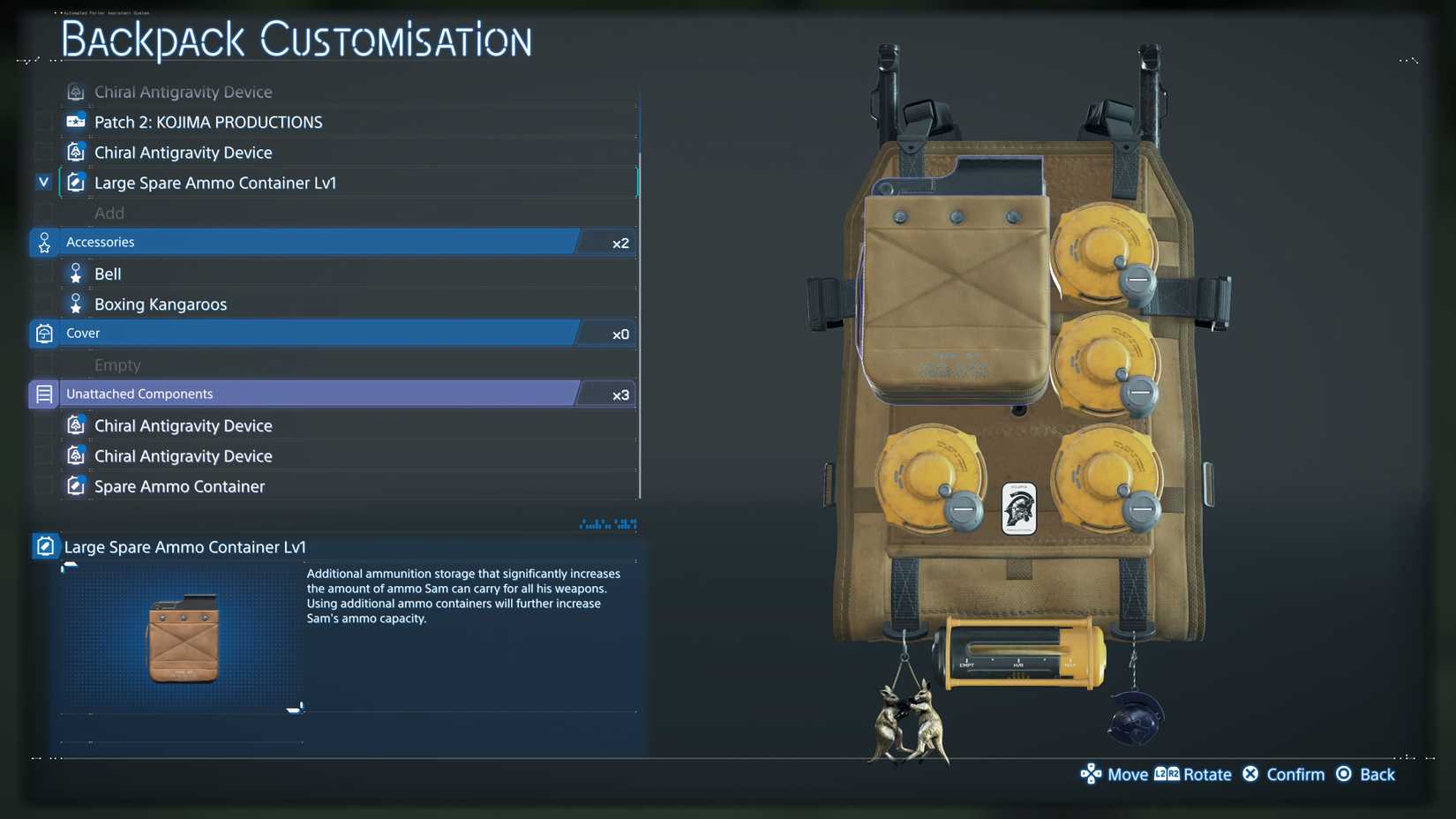Select the Unattached Components list icon
1456x819 pixels.
click(43, 394)
